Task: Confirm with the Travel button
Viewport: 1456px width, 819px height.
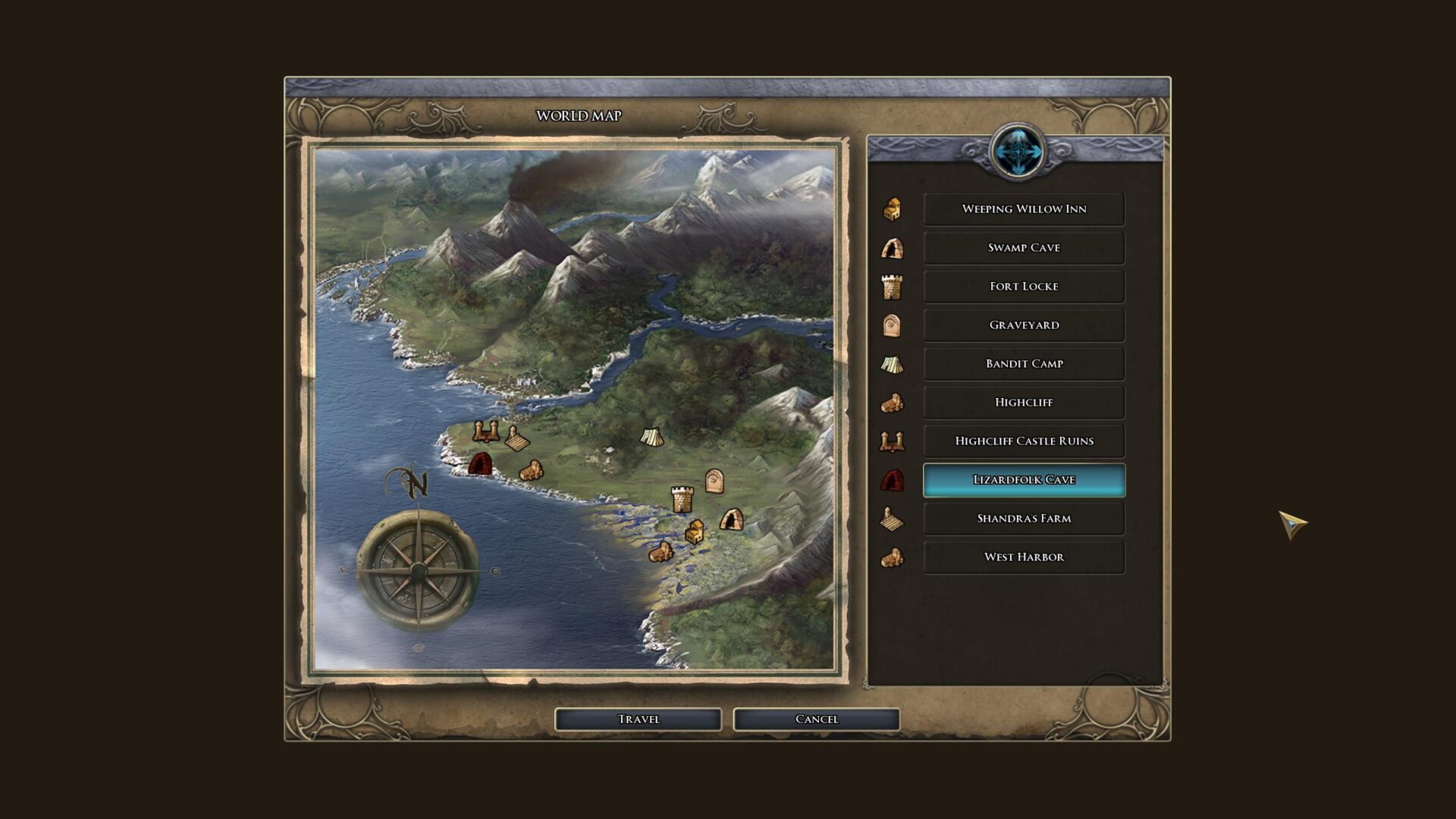Action: point(638,719)
